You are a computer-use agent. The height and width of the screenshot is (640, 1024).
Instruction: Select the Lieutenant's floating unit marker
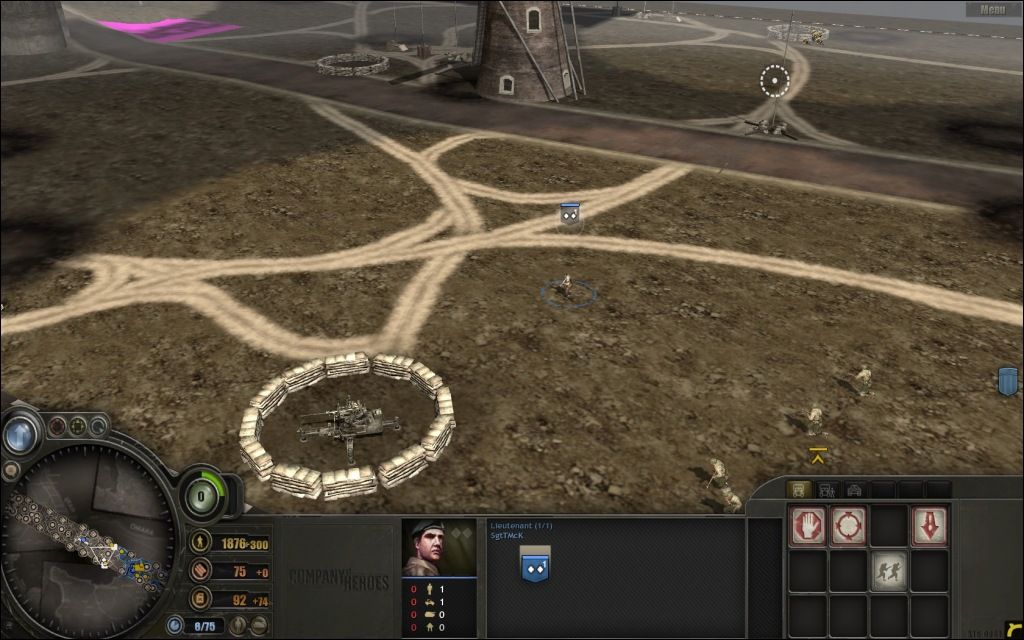(570, 213)
